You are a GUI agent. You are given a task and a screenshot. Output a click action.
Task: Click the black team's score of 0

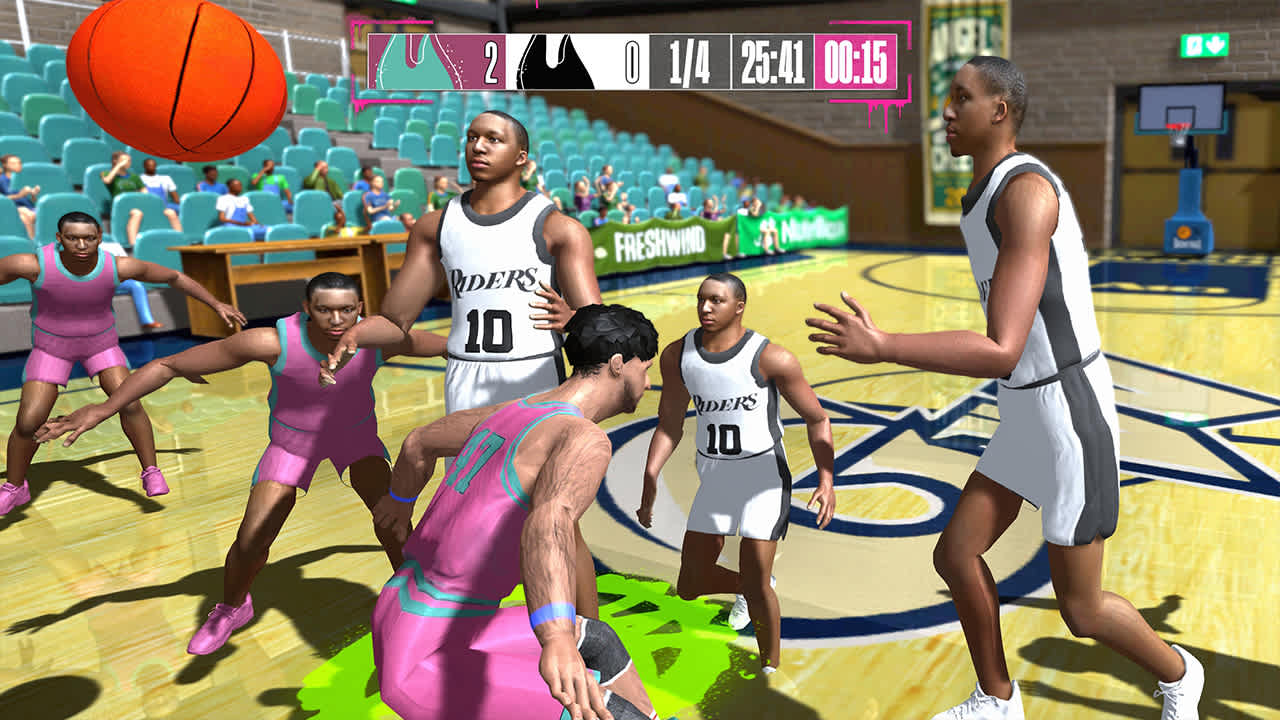tap(633, 62)
